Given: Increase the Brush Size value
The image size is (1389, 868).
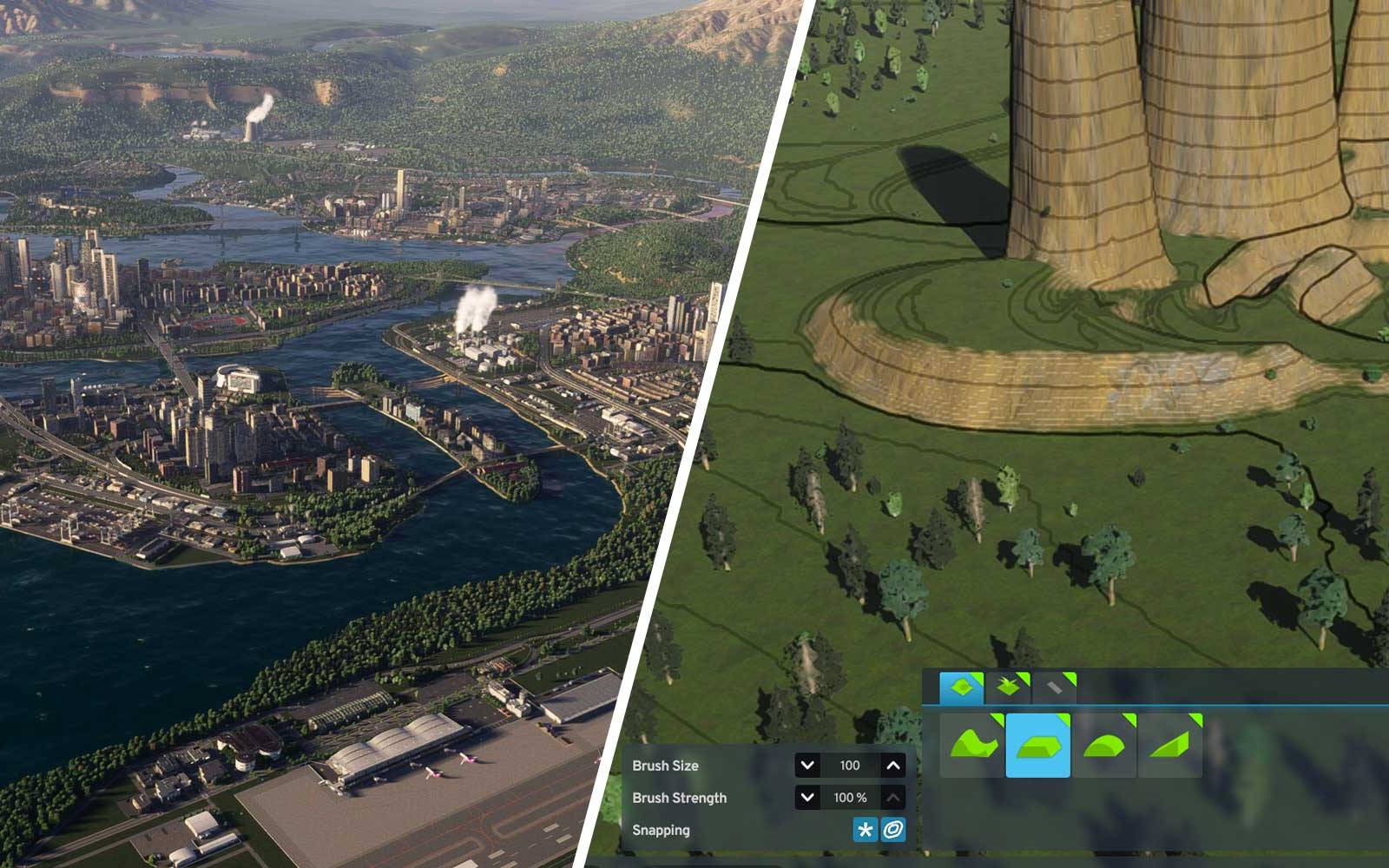Looking at the screenshot, I should 893,766.
